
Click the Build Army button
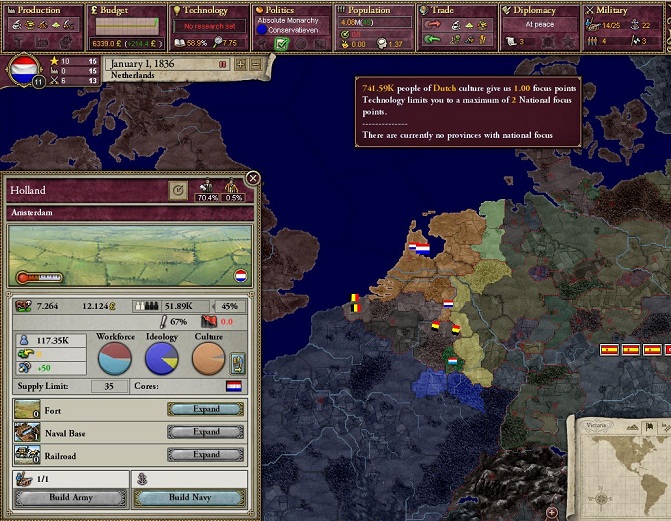point(68,497)
